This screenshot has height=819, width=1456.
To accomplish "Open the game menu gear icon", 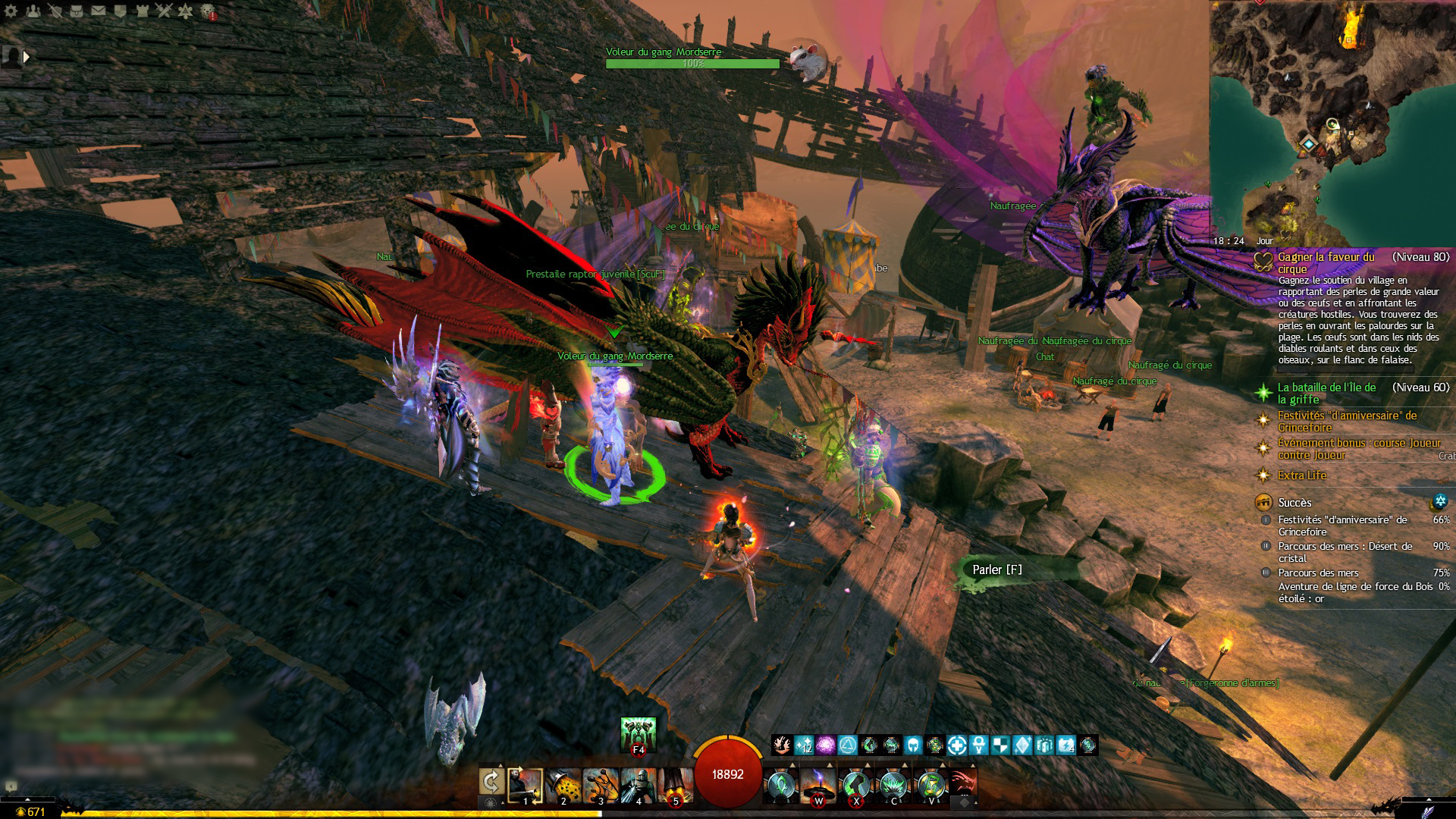I will click(11, 11).
